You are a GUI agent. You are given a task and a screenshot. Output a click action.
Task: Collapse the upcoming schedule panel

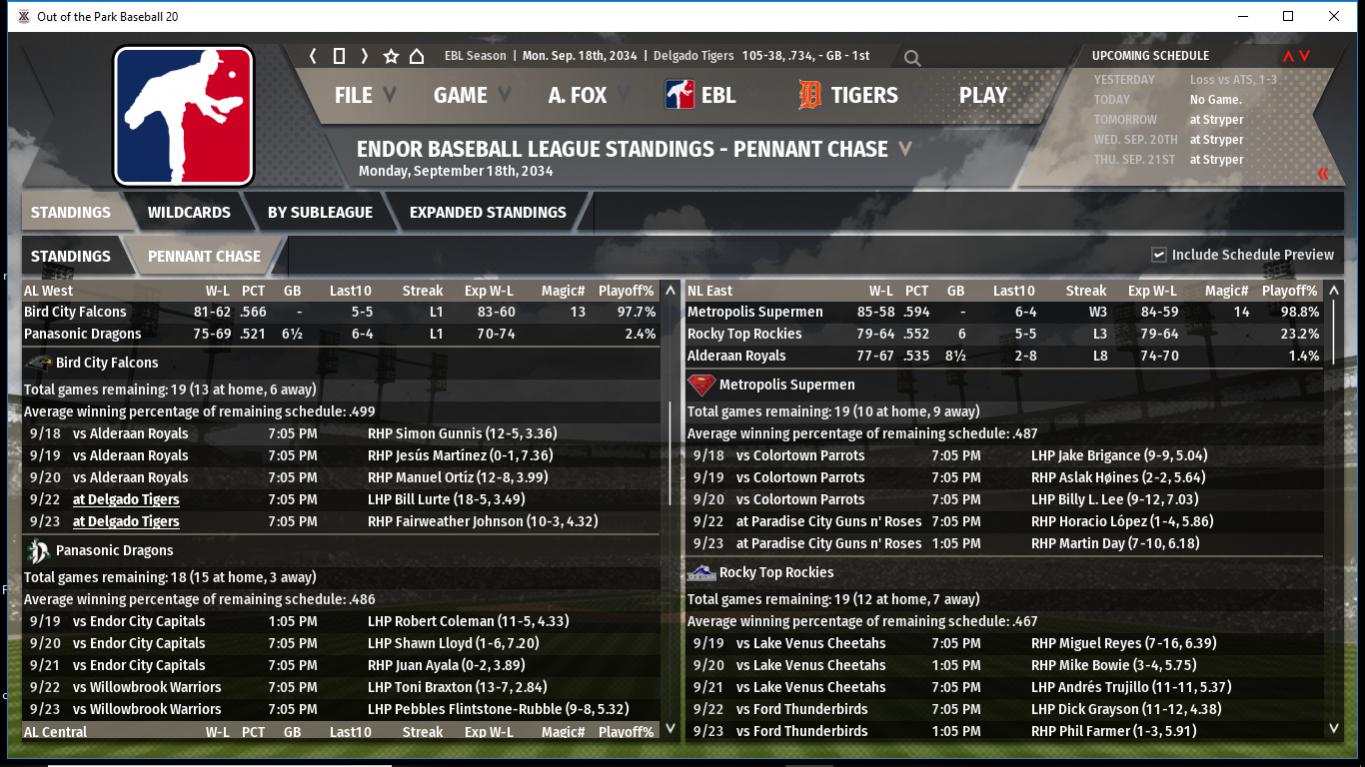pyautogui.click(x=1323, y=174)
